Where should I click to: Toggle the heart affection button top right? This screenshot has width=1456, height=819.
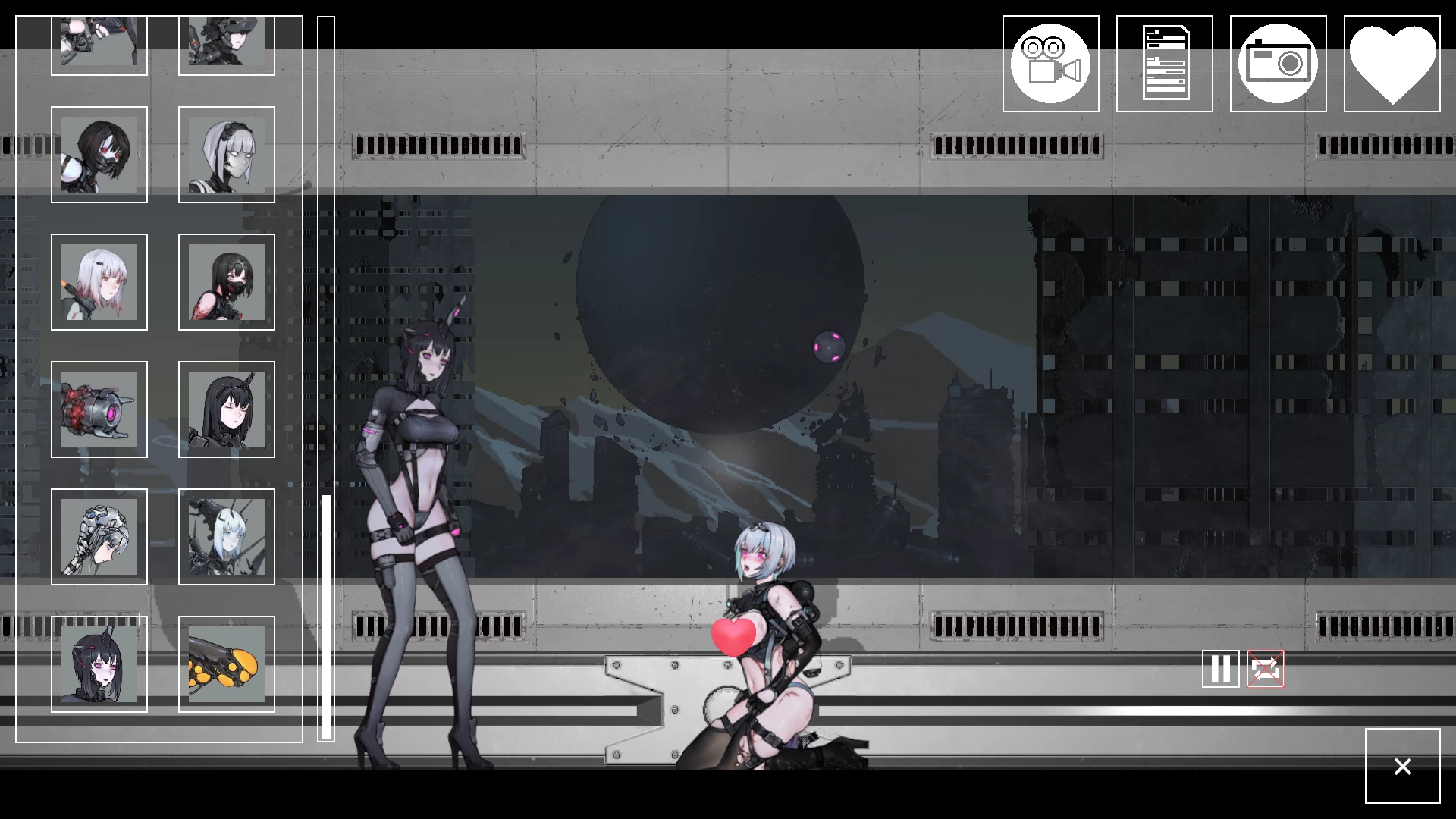coord(1392,62)
